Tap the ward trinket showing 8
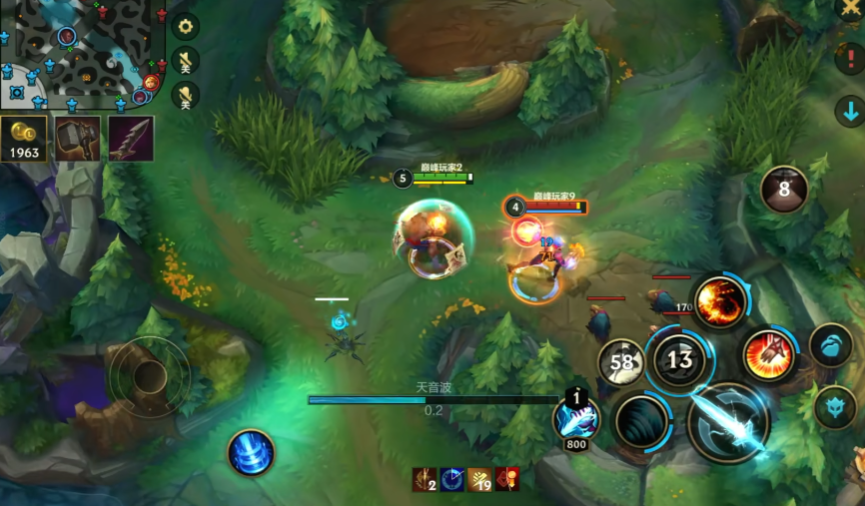 pyautogui.click(x=784, y=189)
